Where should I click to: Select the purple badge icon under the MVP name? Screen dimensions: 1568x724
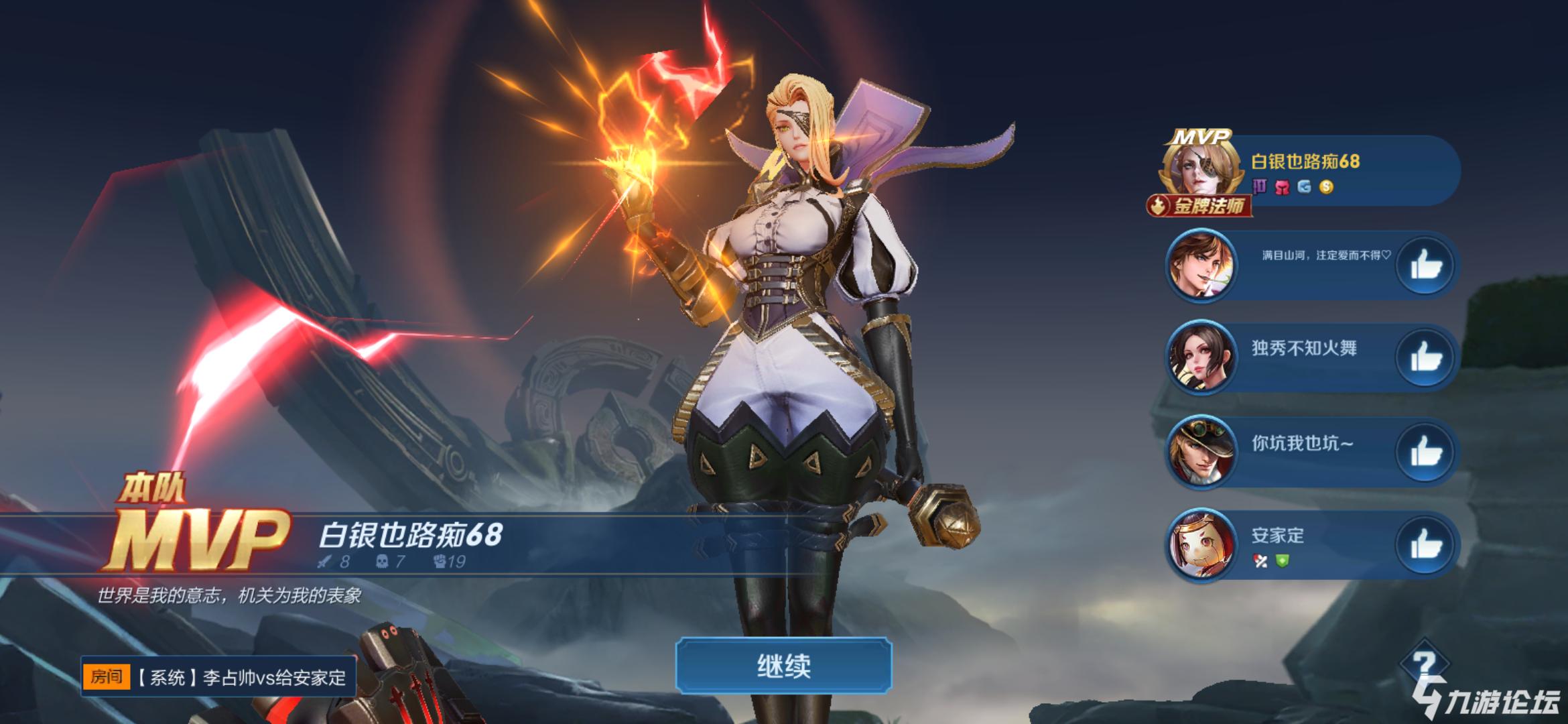1260,185
